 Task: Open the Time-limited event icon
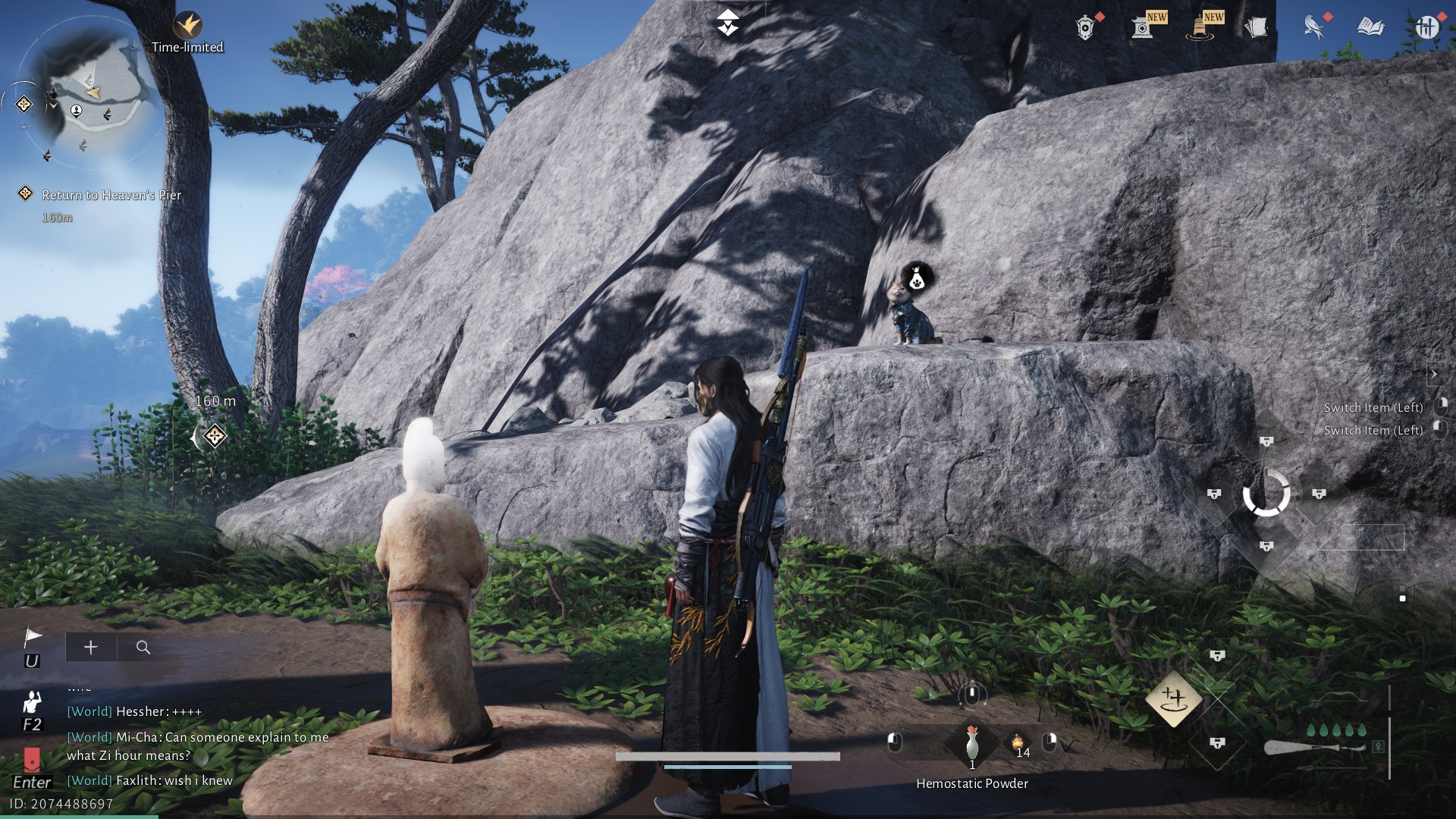pos(187,27)
